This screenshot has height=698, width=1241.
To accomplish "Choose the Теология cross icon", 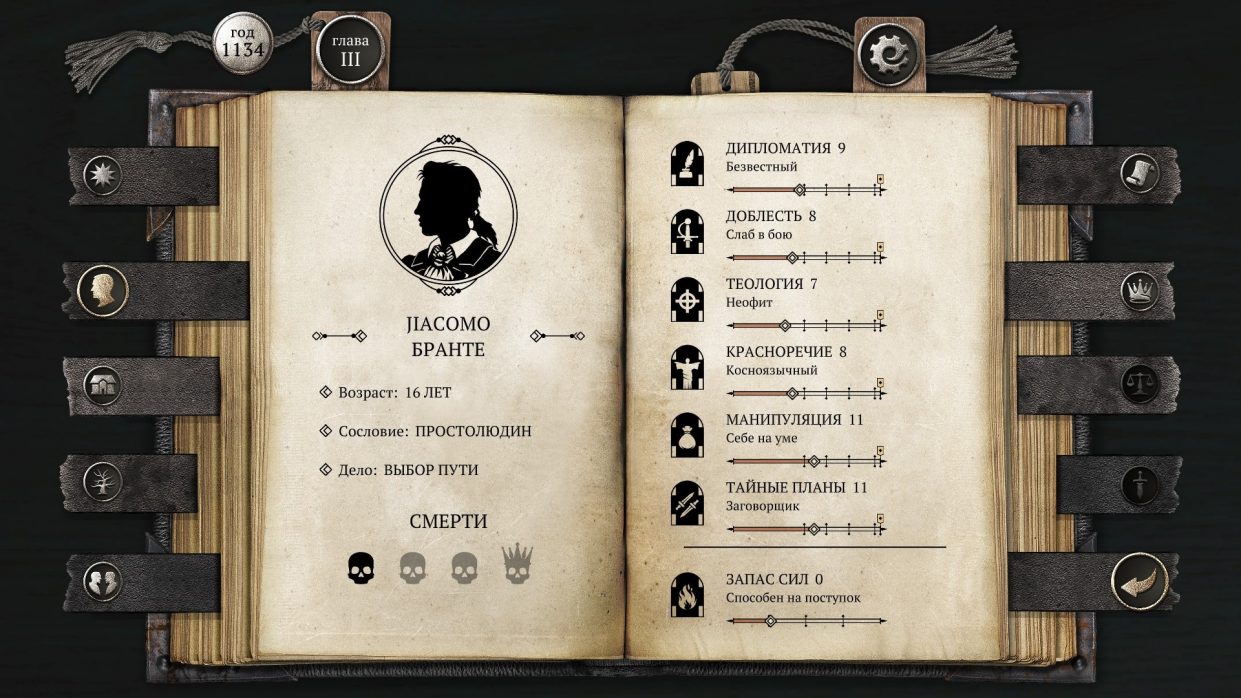I will (687, 299).
